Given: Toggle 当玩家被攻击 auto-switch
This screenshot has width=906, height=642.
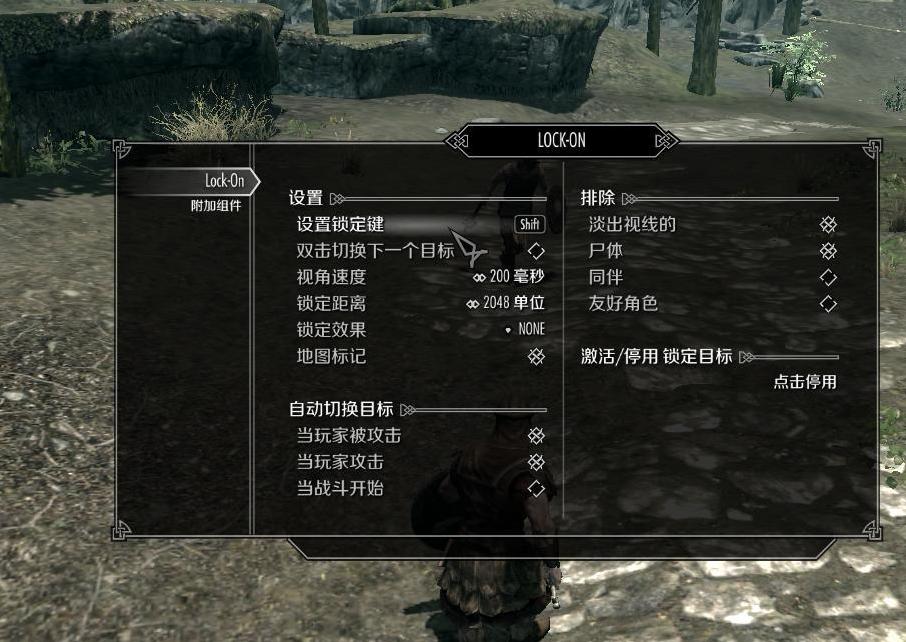Looking at the screenshot, I should [x=536, y=436].
